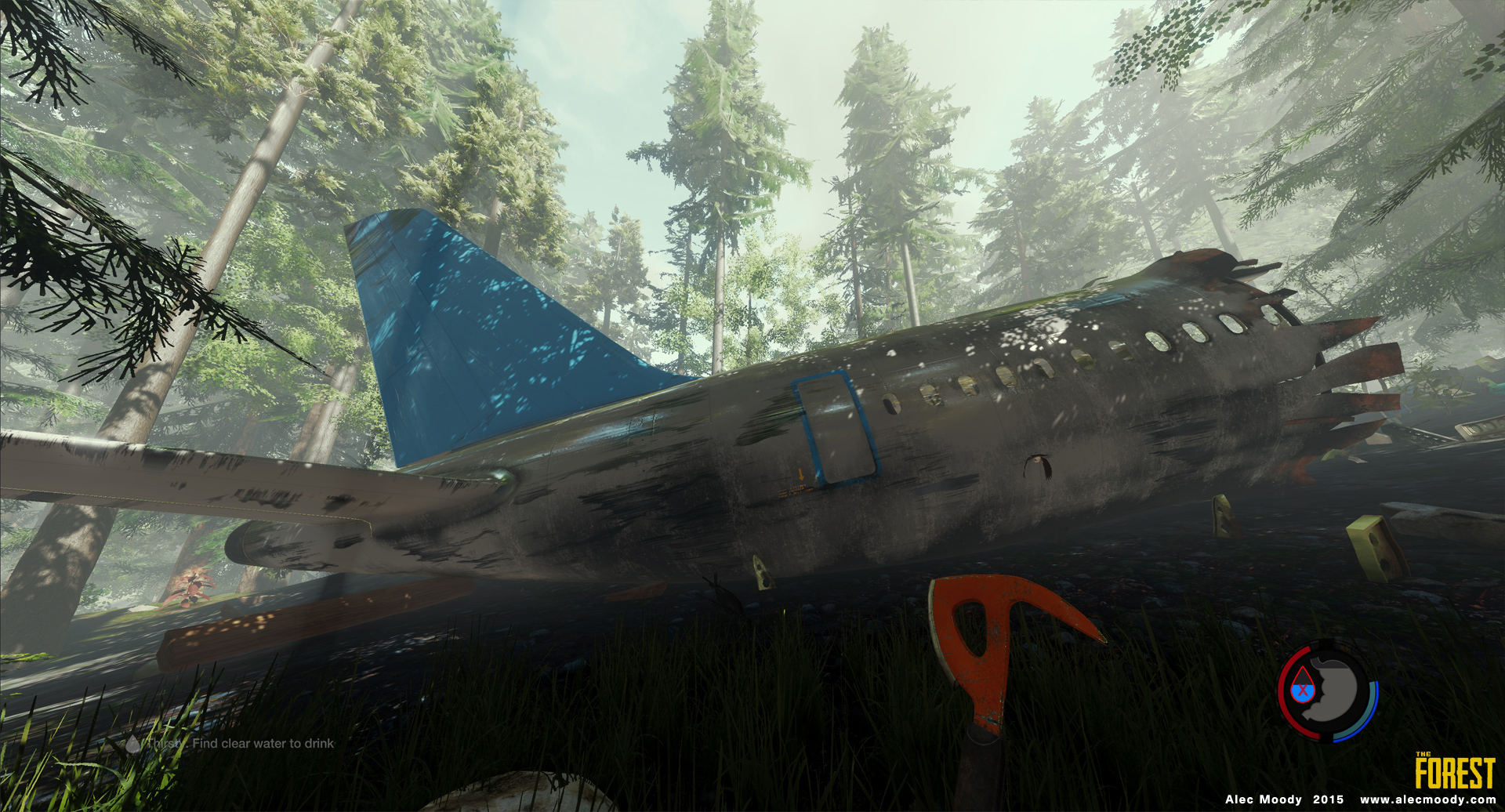Click the yellow The Forest logo
Screen dimensions: 1505x812
pyautogui.click(x=1455, y=772)
